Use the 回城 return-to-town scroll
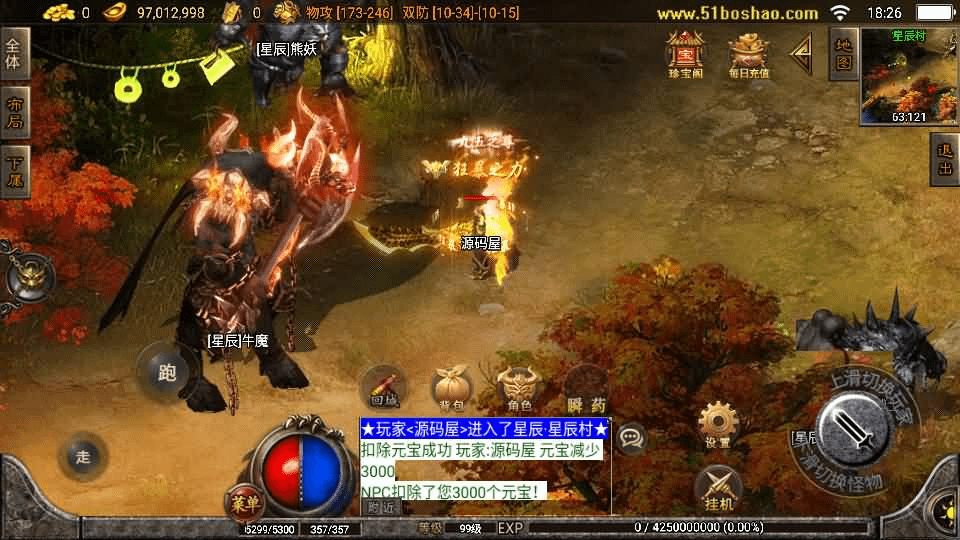The height and width of the screenshot is (540, 960). point(384,388)
